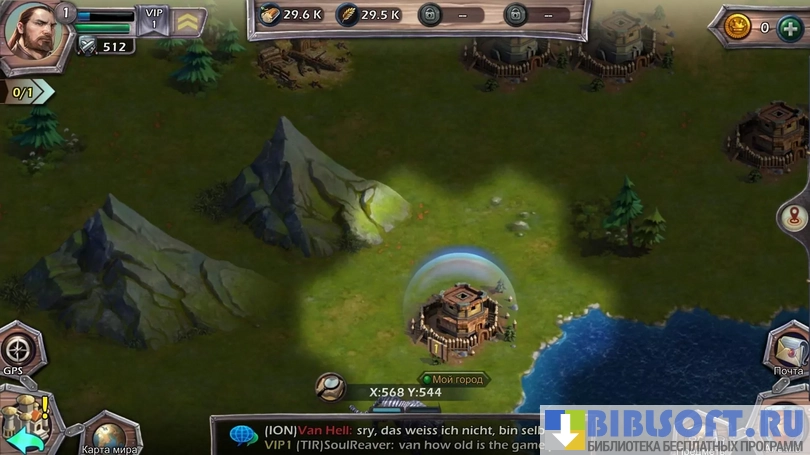Click the yellow chevron rank button
Viewport: 810px width, 455px height.
pyautogui.click(x=189, y=22)
